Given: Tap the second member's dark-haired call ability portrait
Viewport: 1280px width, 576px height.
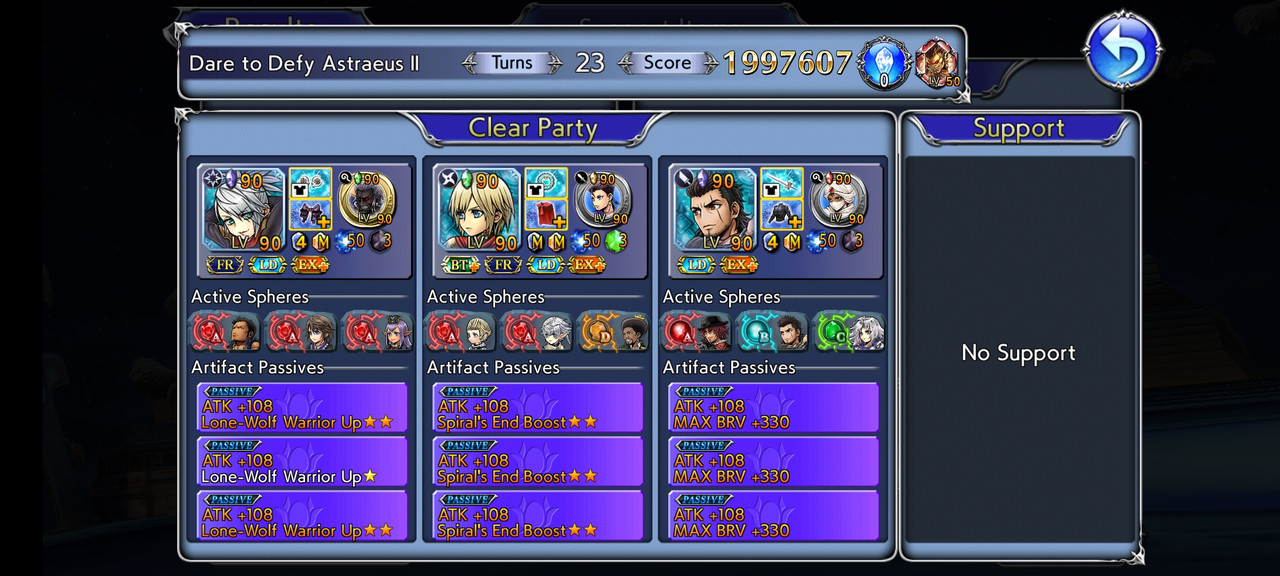Looking at the screenshot, I should coord(603,200).
